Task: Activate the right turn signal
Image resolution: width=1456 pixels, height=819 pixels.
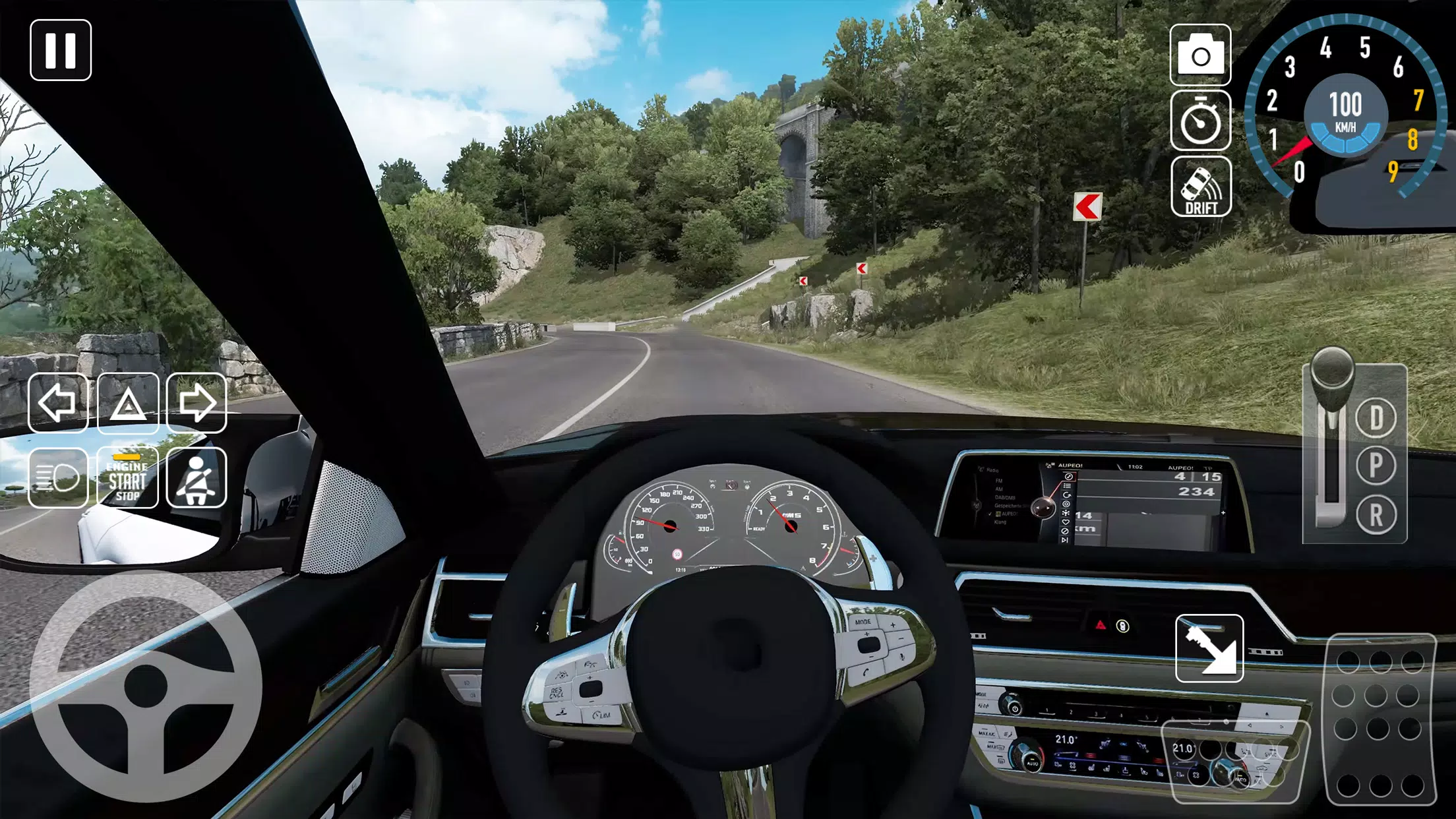Action: (197, 403)
